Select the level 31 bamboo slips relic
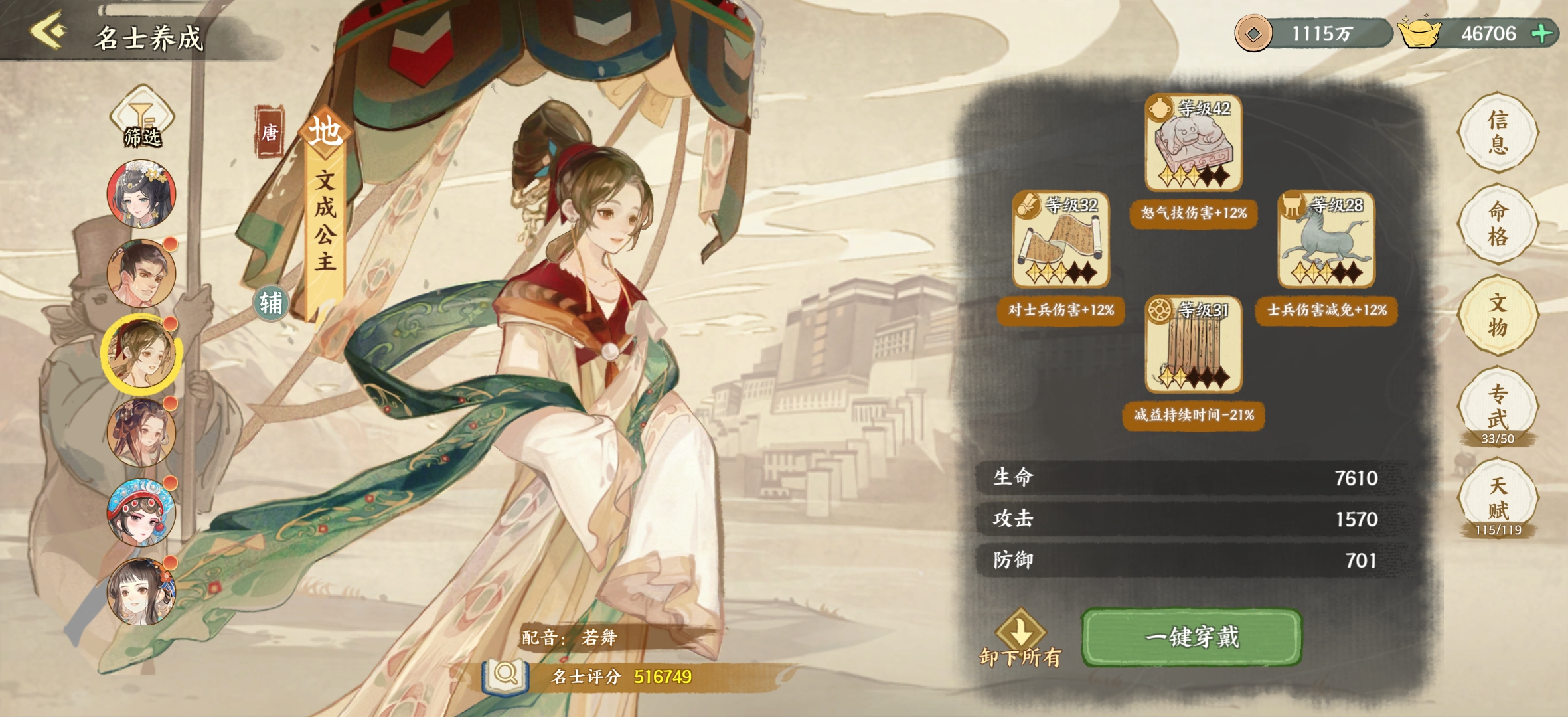Screen dimensions: 1568x717 click(x=1194, y=344)
